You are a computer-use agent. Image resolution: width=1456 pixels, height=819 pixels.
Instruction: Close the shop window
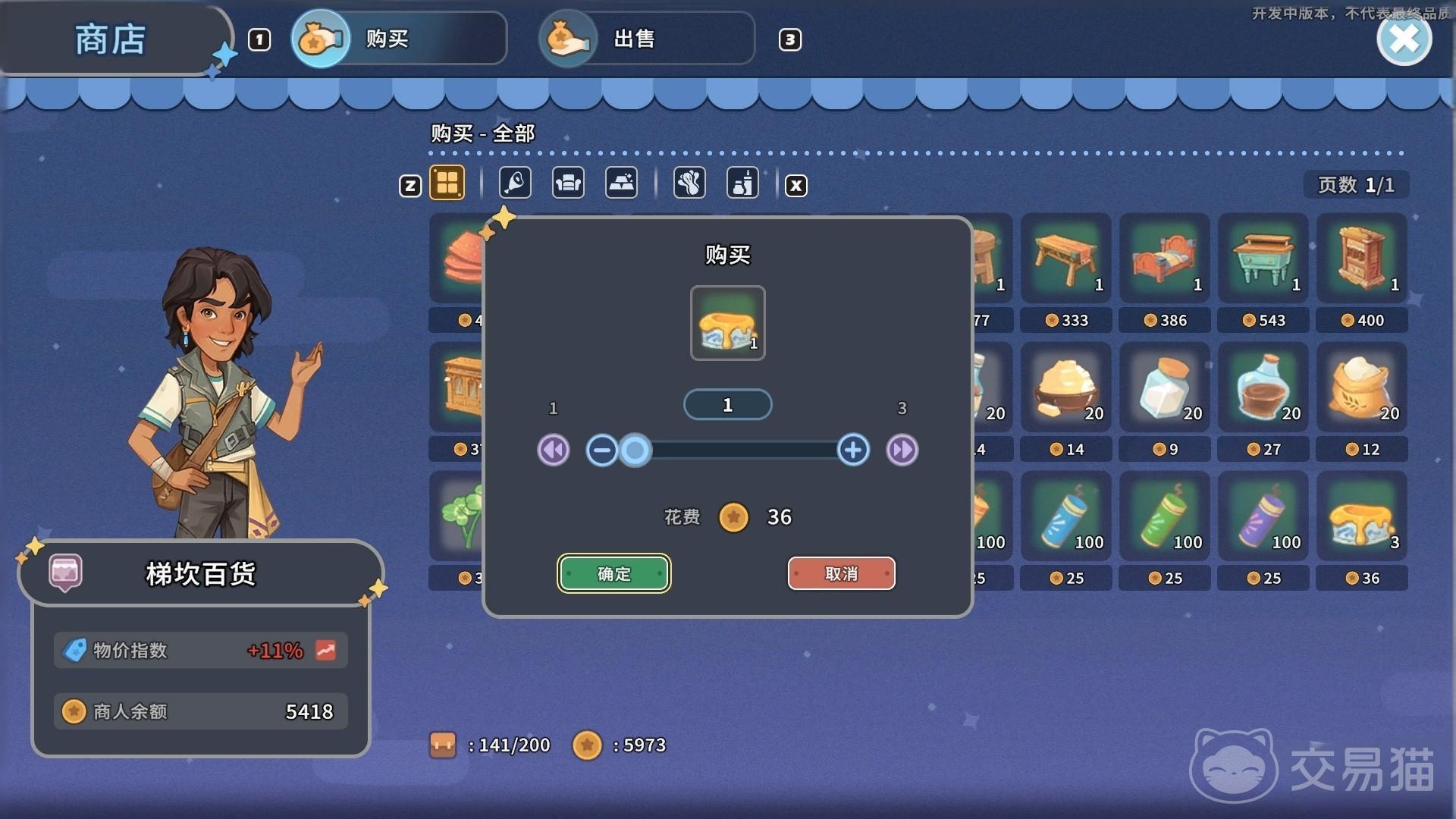pos(1404,39)
